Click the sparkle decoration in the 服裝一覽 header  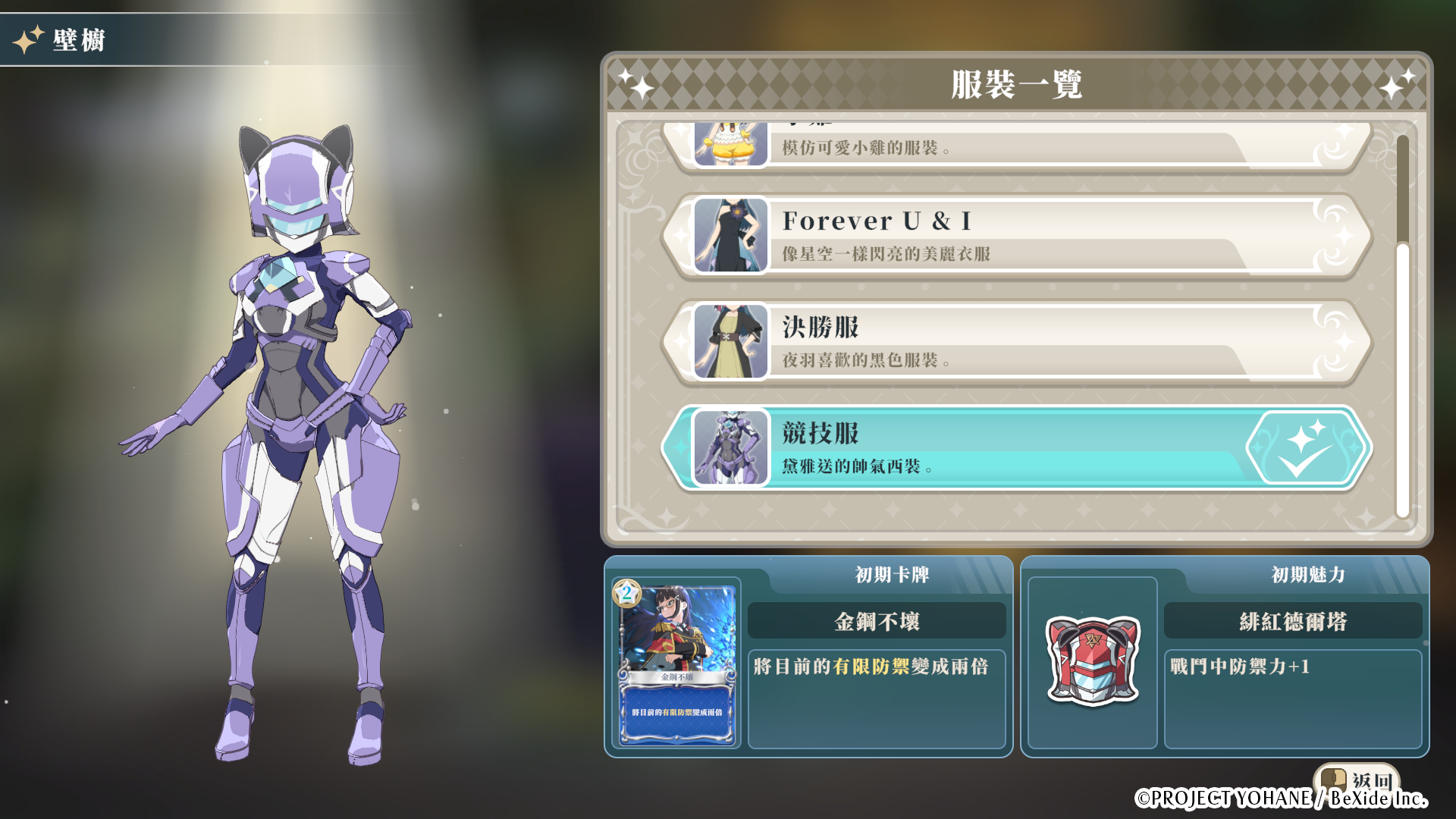point(639,85)
